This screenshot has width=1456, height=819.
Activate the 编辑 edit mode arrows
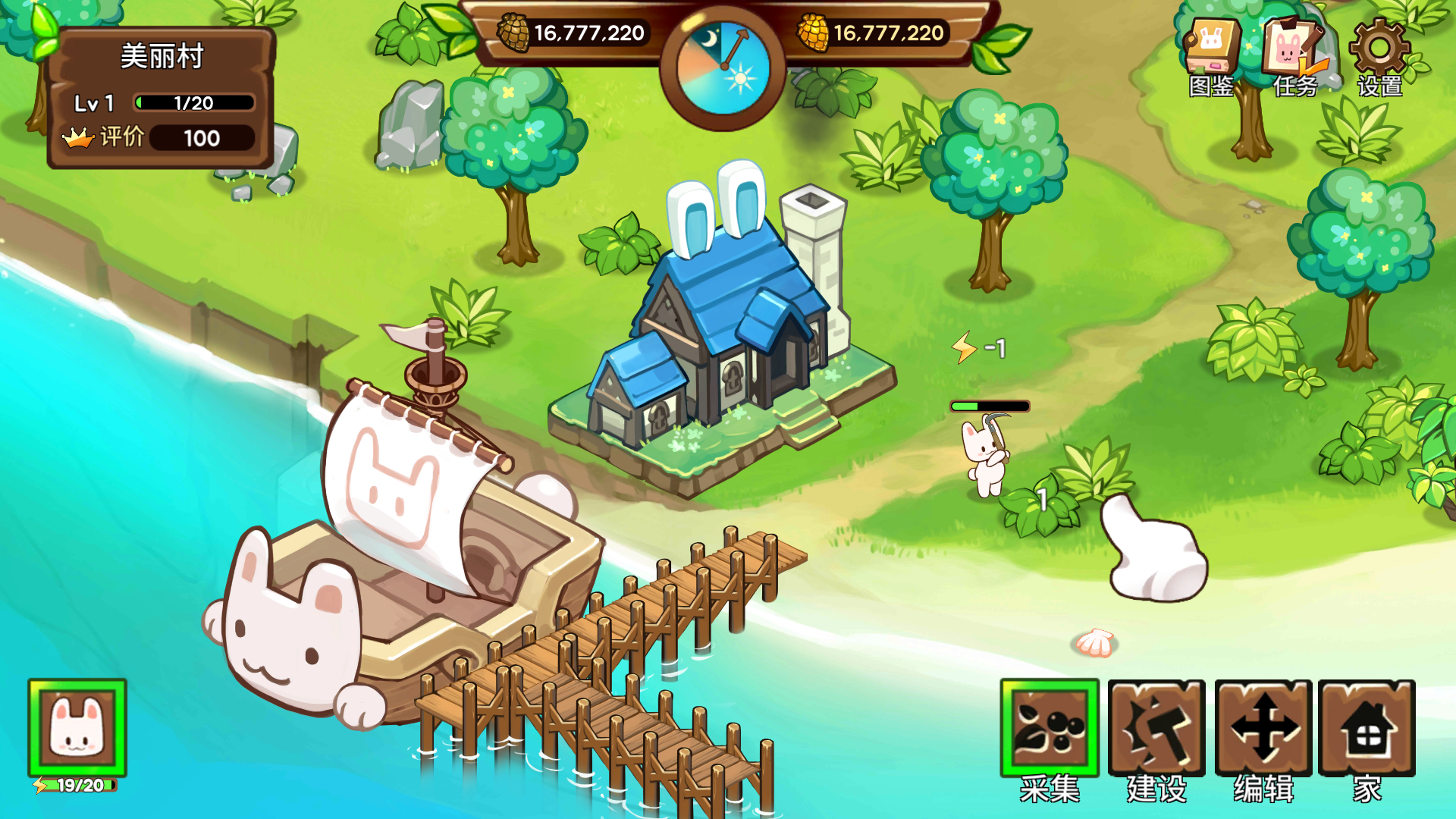(1263, 729)
